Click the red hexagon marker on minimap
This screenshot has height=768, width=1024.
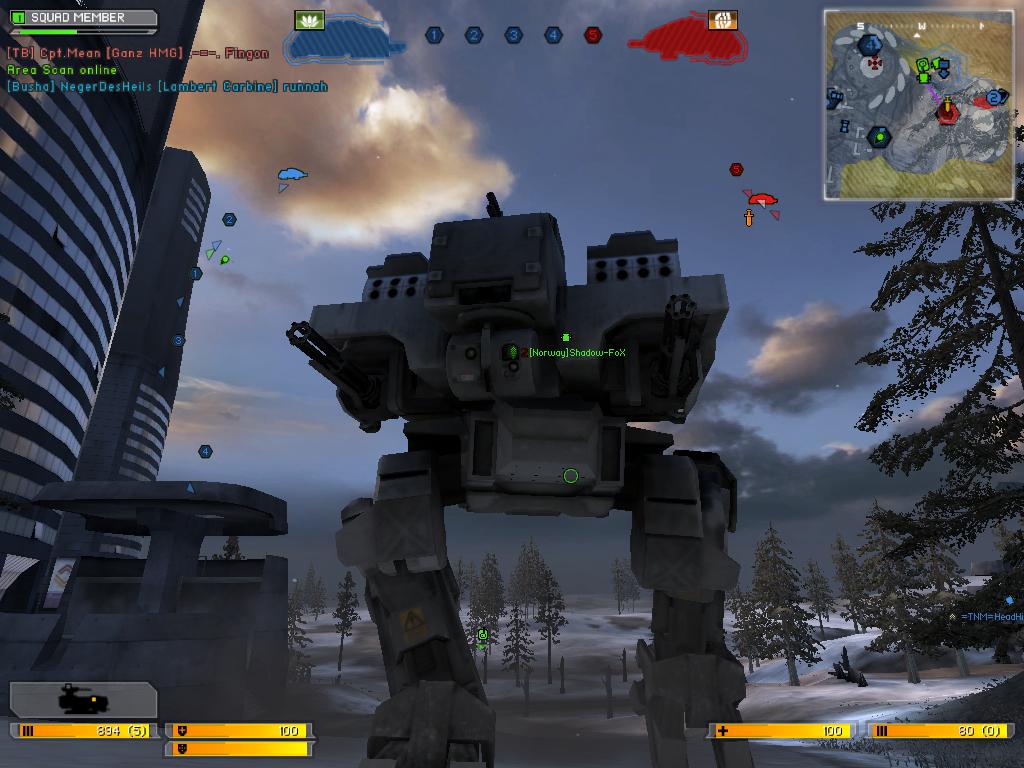click(x=946, y=111)
